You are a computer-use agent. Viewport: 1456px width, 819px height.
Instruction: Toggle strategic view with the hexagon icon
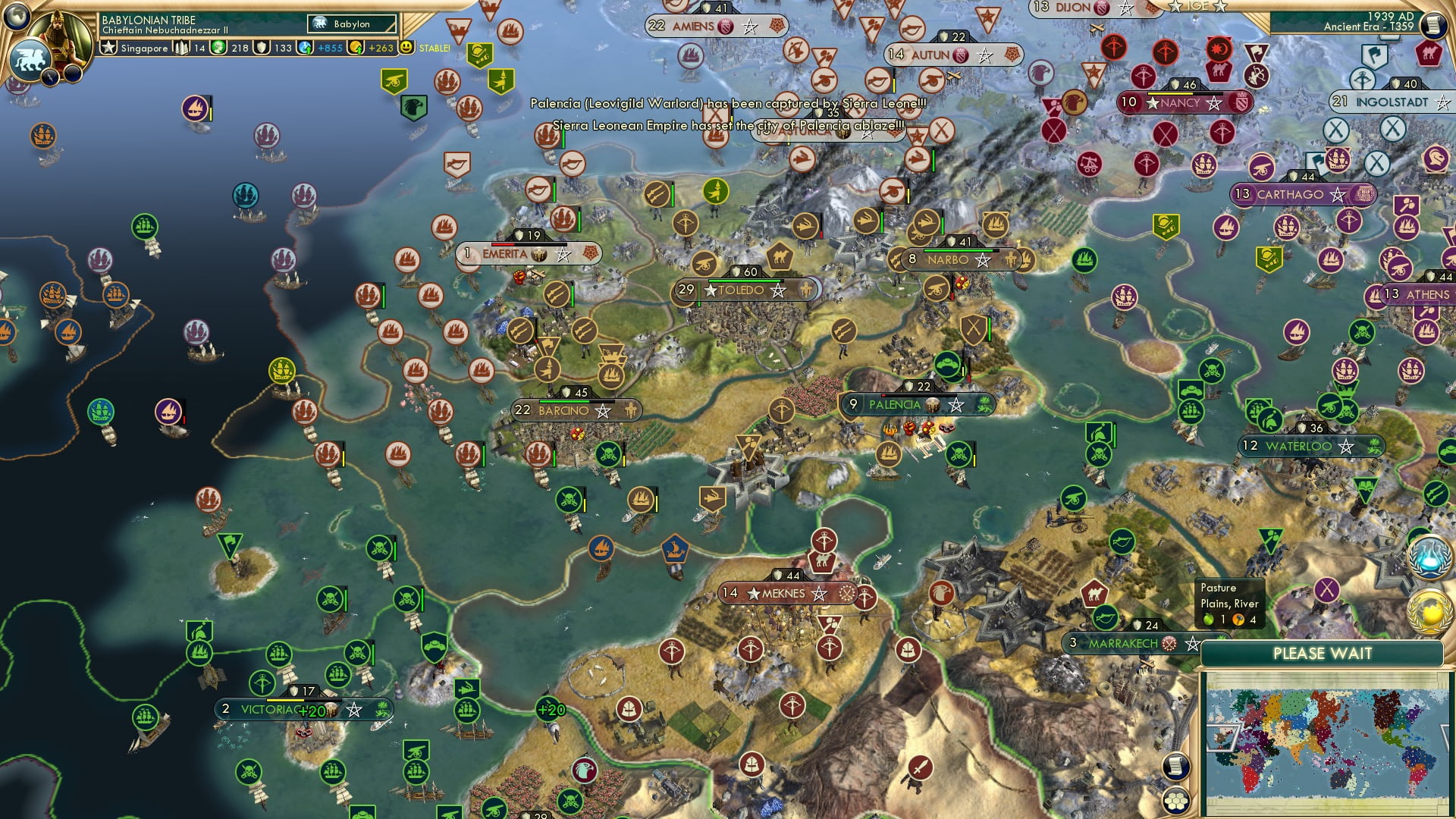tap(1176, 801)
